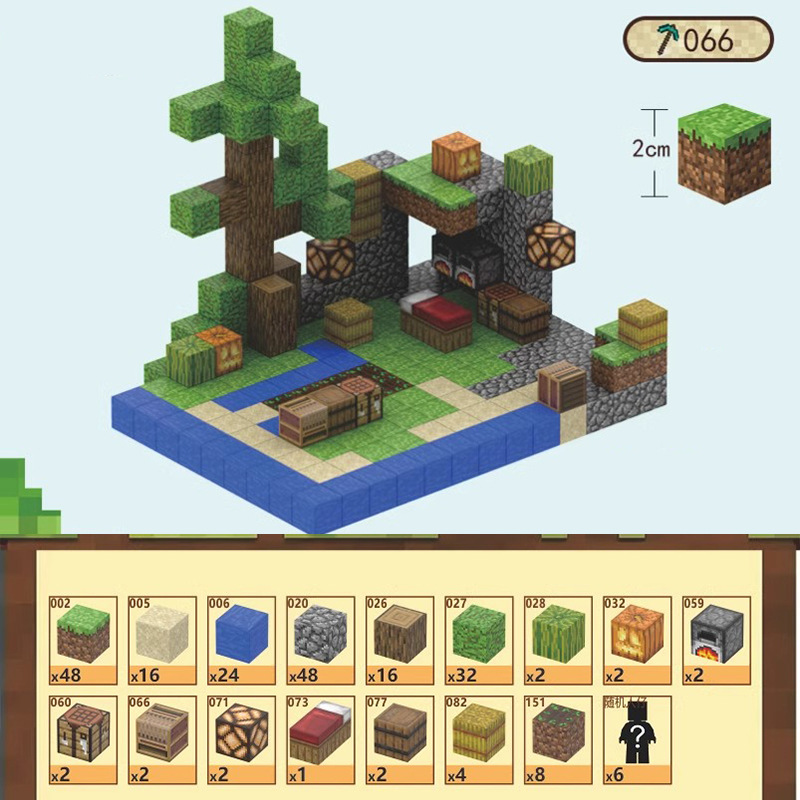Viewport: 800px width, 800px height.
Task: Select the dirt block slot numbered 151
Action: pyautogui.click(x=557, y=740)
